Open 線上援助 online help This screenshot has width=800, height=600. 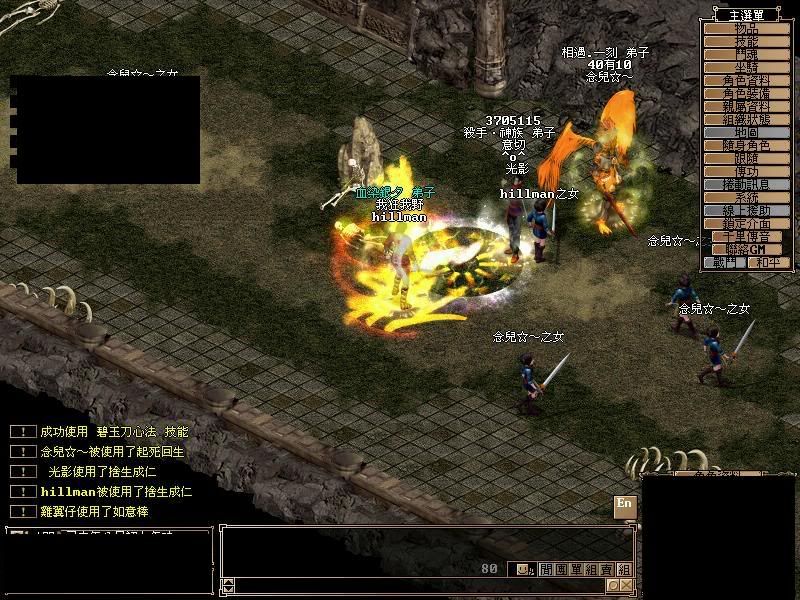pyautogui.click(x=746, y=211)
